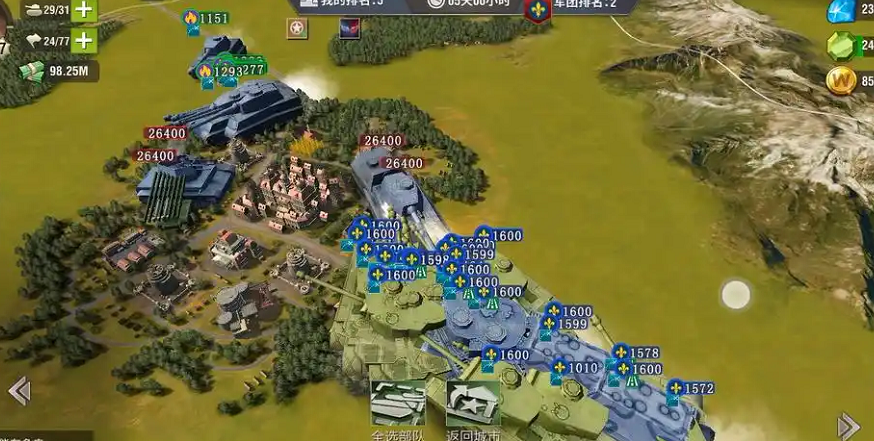Open the star emblem buff icon
This screenshot has width=874, height=441.
[297, 29]
